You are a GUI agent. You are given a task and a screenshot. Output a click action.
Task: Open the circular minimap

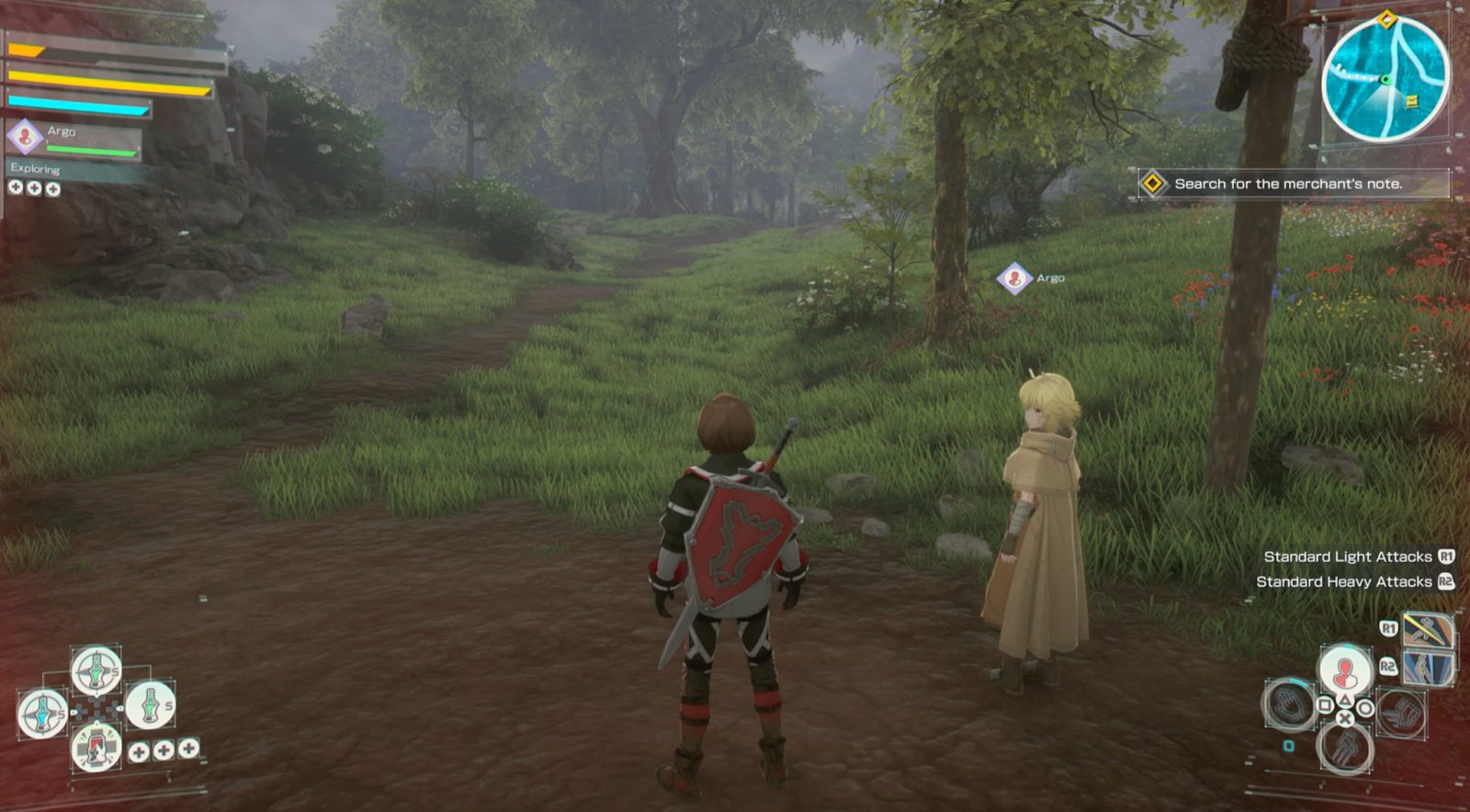coord(1385,80)
